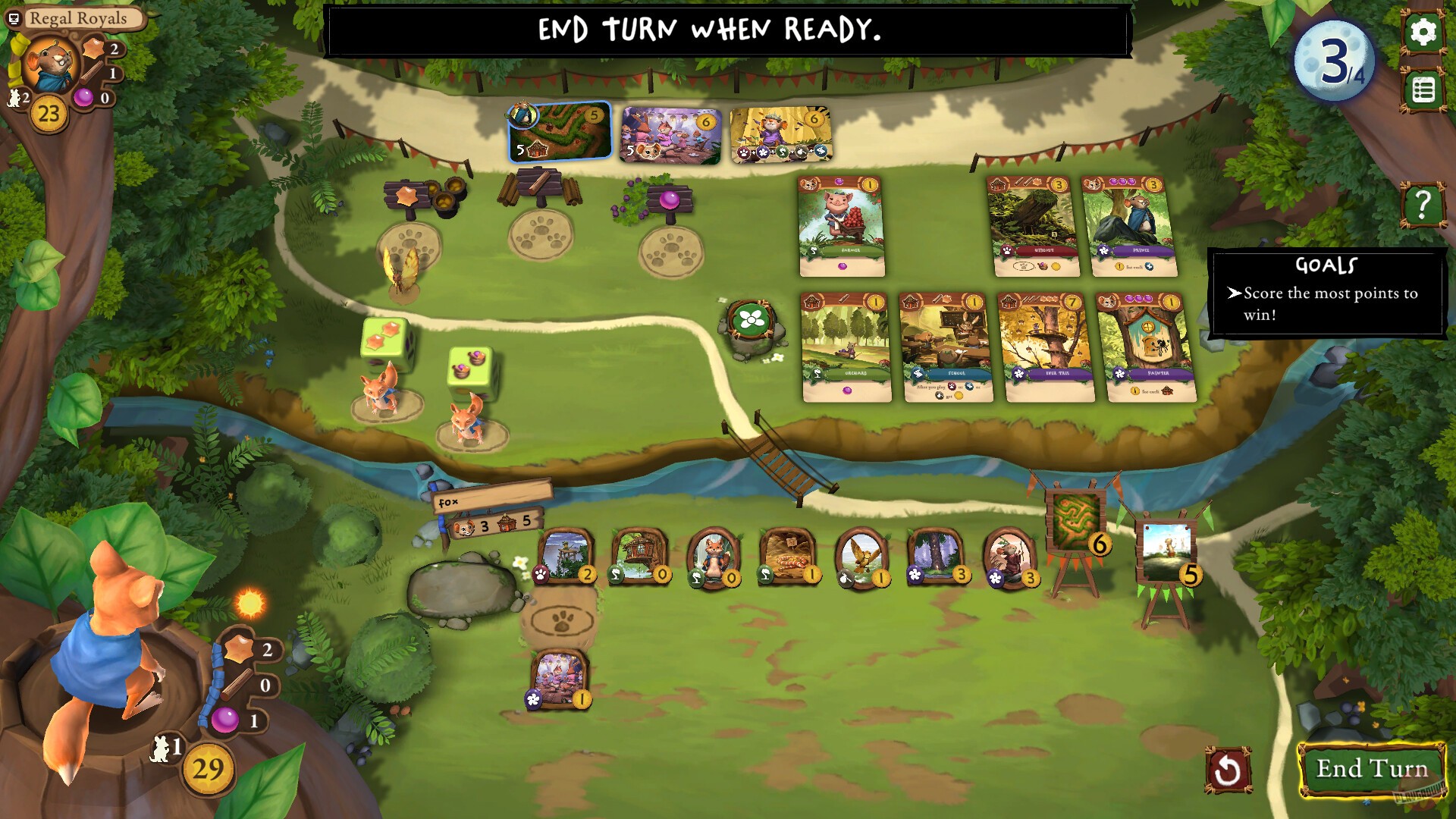Select the fox character card in your hand
Image resolution: width=1456 pixels, height=819 pixels.
(714, 557)
